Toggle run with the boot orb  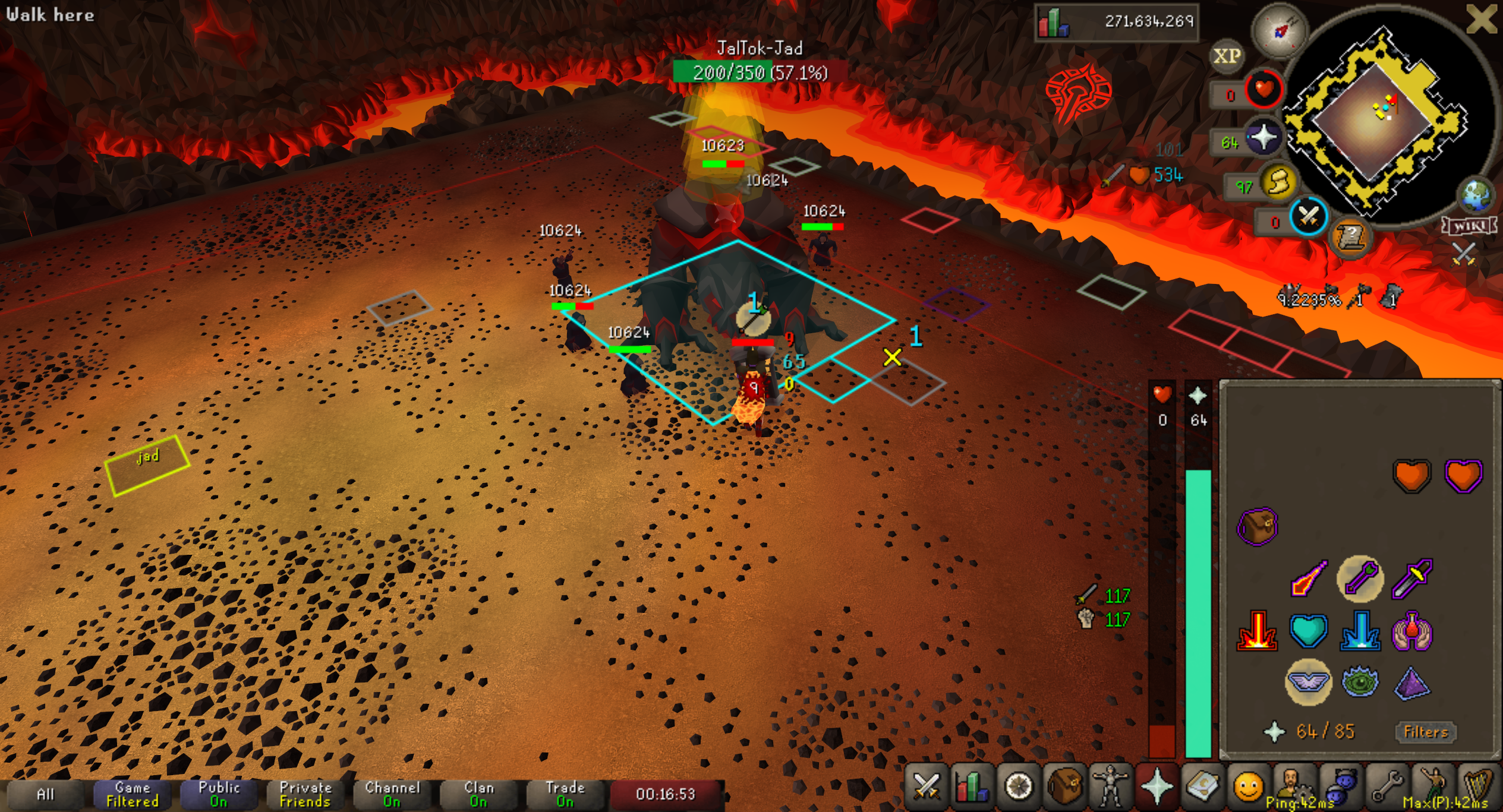[1279, 183]
